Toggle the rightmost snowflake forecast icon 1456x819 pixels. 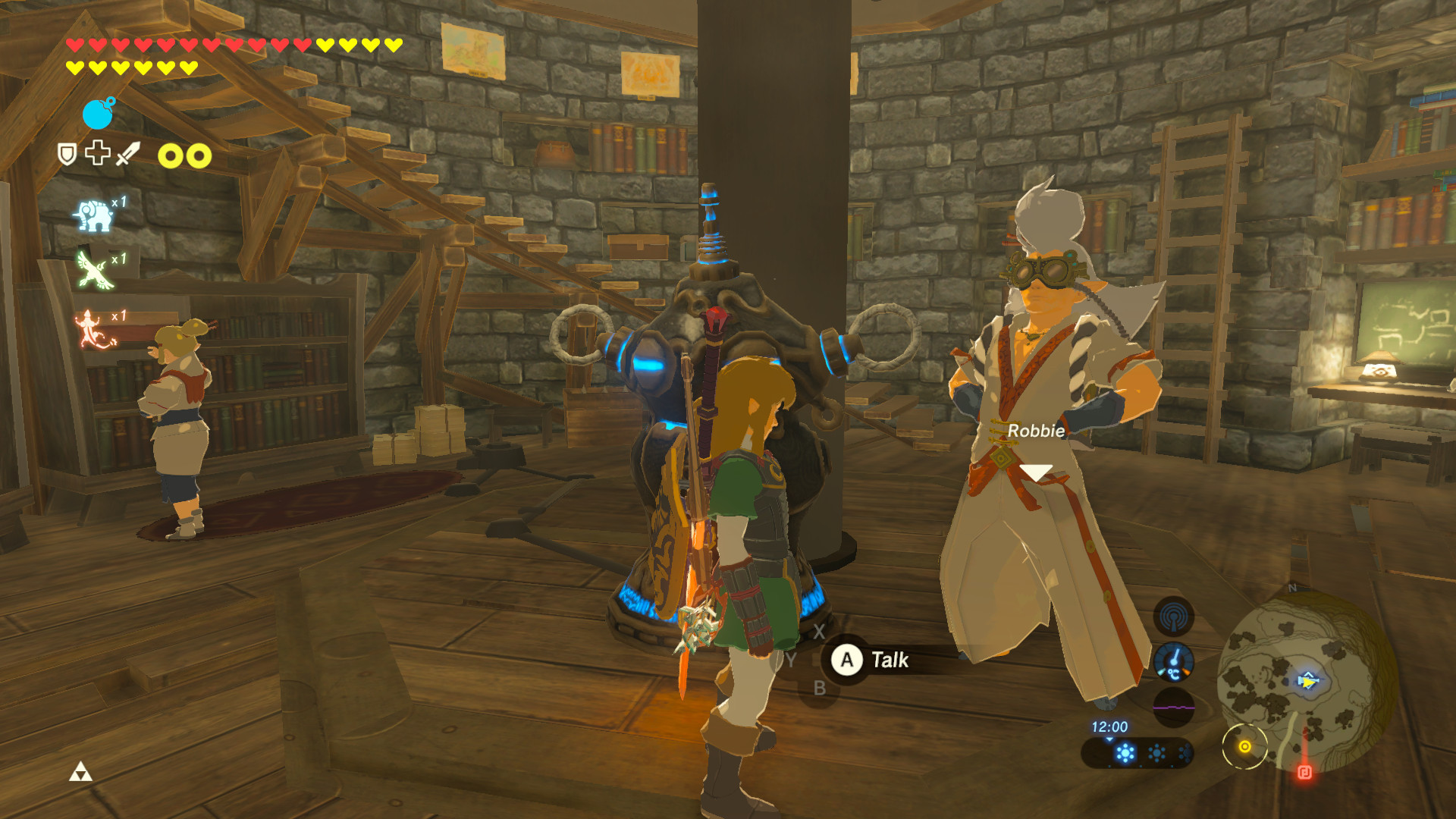point(1185,755)
